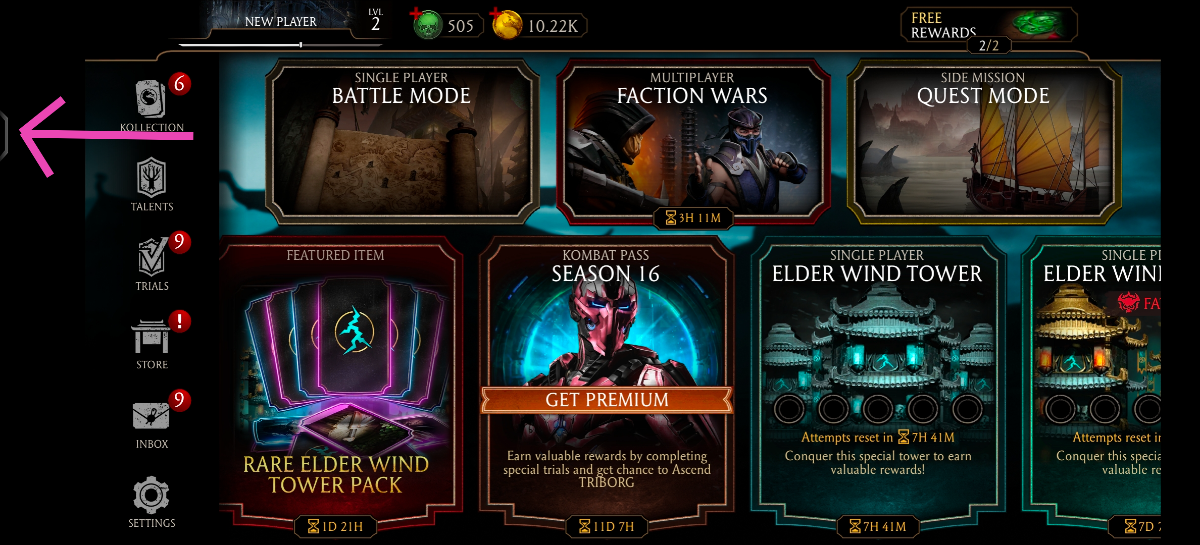Open the Settings gear
This screenshot has height=545, width=1200.
pos(152,502)
